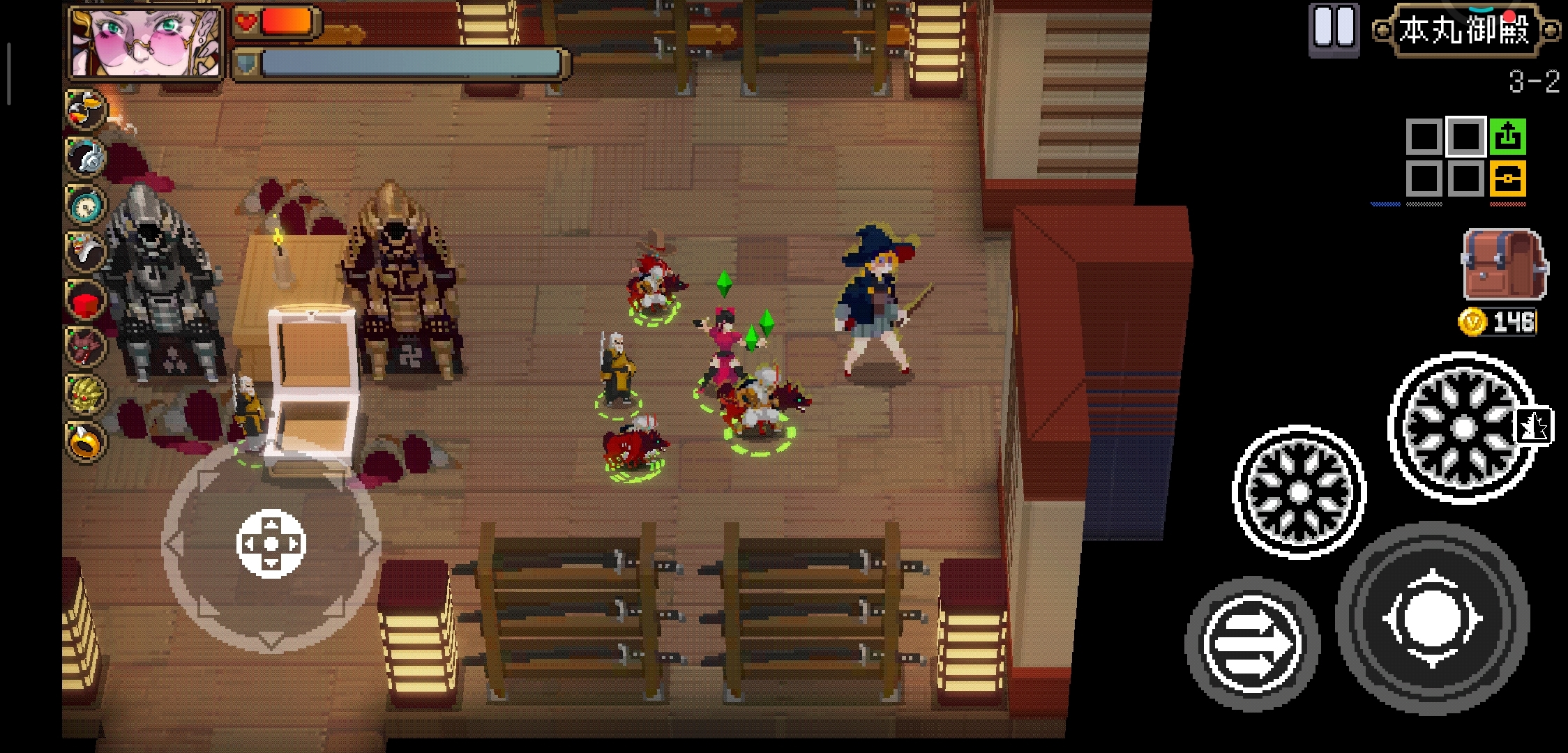Viewport: 1568px width, 753px height.
Task: Select the gold ring item icon
Action: (x=86, y=442)
